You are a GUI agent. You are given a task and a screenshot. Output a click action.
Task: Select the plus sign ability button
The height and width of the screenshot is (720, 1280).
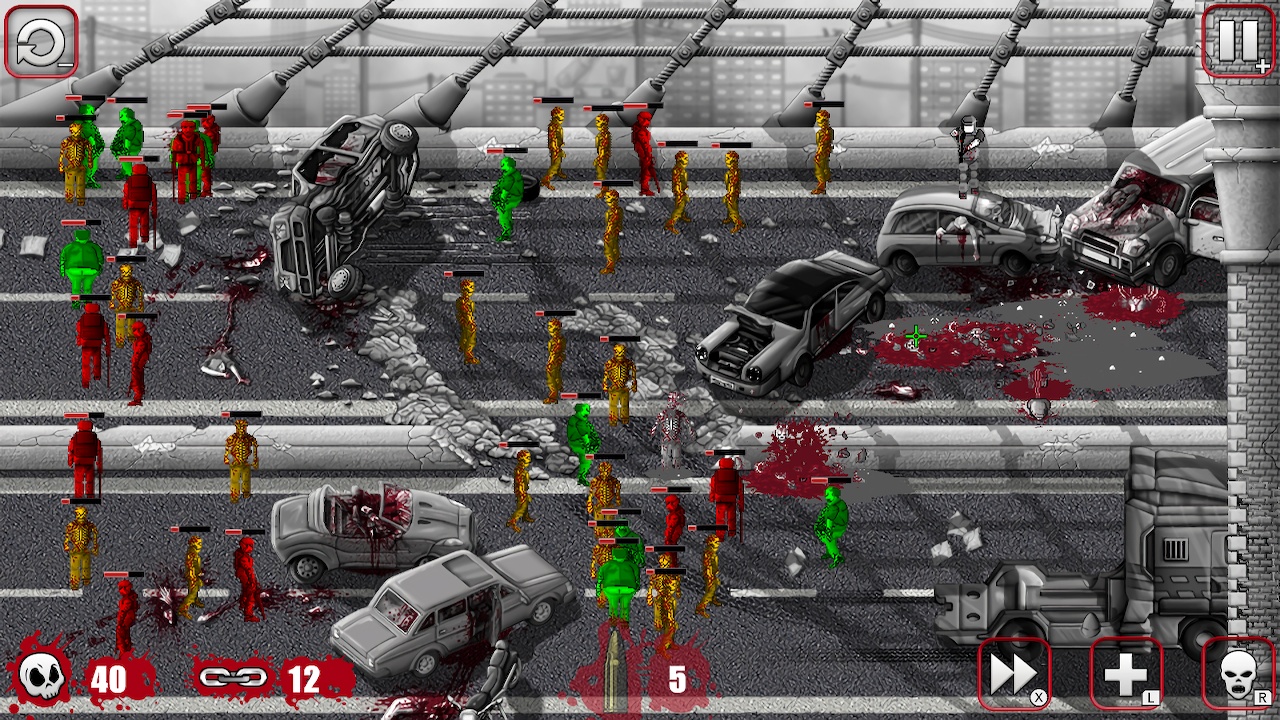(x=1126, y=674)
